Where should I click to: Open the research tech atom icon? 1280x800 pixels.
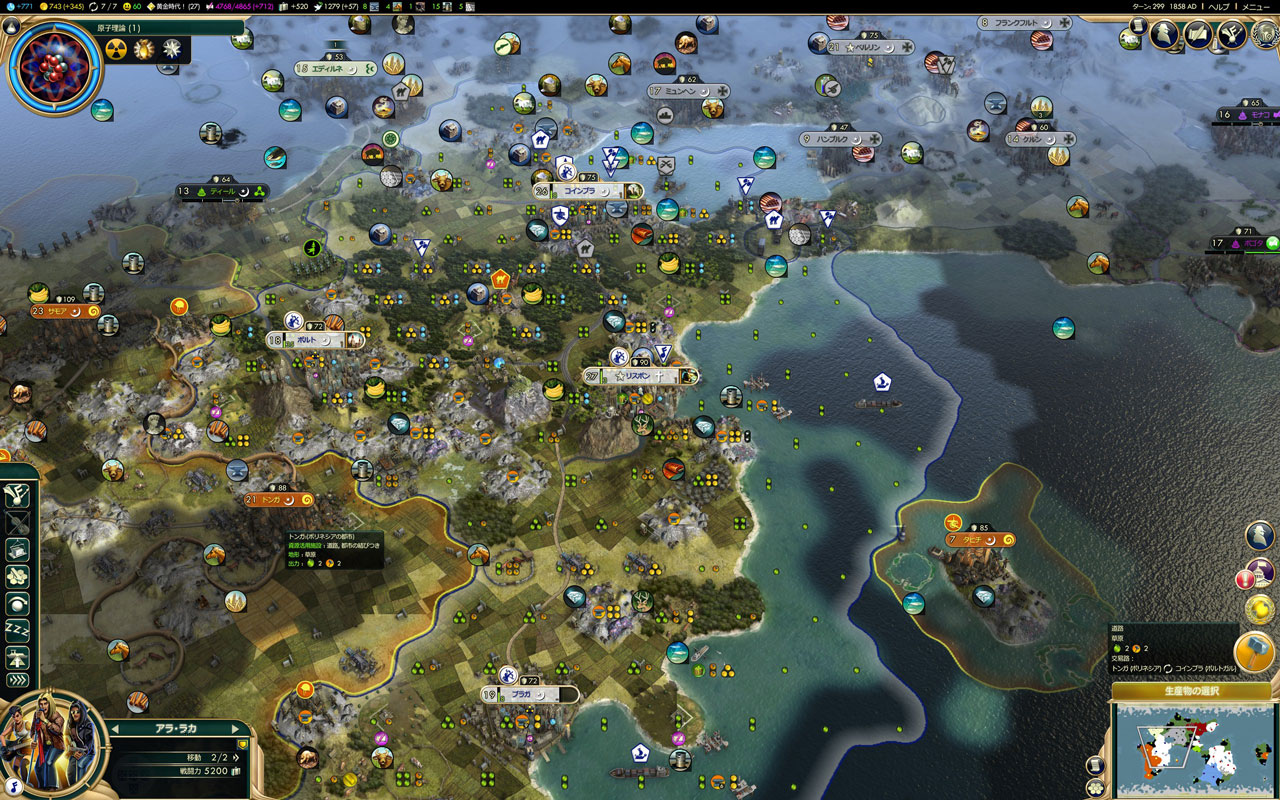click(x=54, y=68)
